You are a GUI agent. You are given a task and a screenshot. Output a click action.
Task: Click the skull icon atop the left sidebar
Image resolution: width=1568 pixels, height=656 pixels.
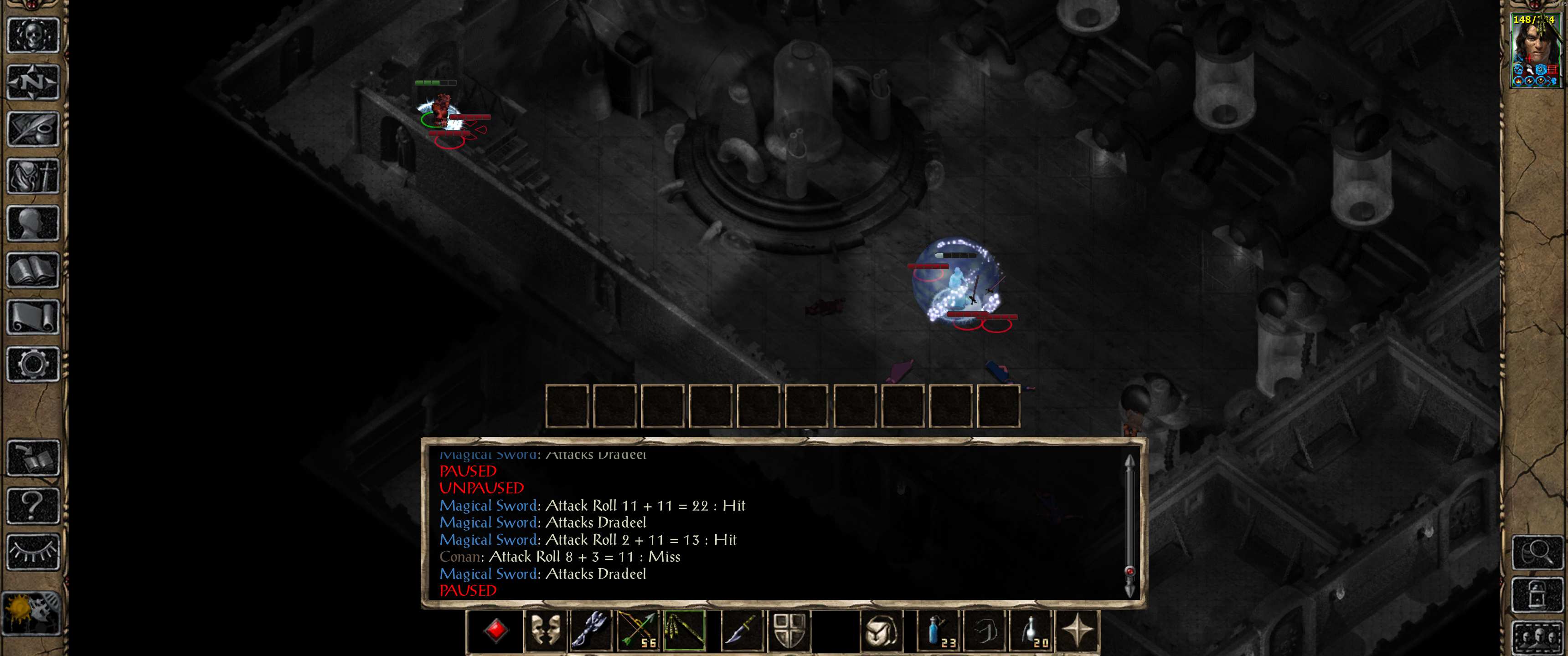pyautogui.click(x=33, y=35)
